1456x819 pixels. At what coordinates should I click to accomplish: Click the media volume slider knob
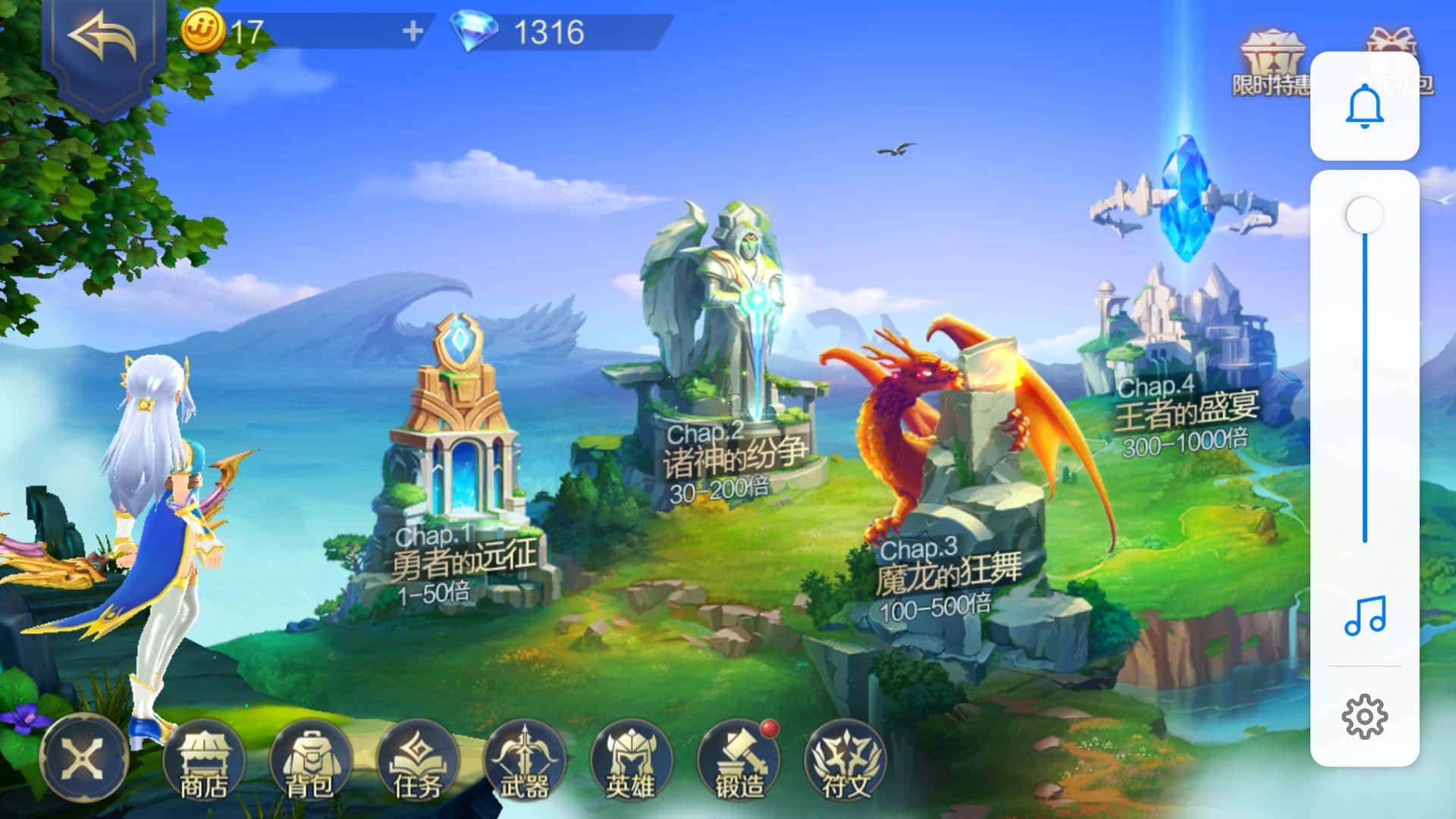coord(1364,216)
